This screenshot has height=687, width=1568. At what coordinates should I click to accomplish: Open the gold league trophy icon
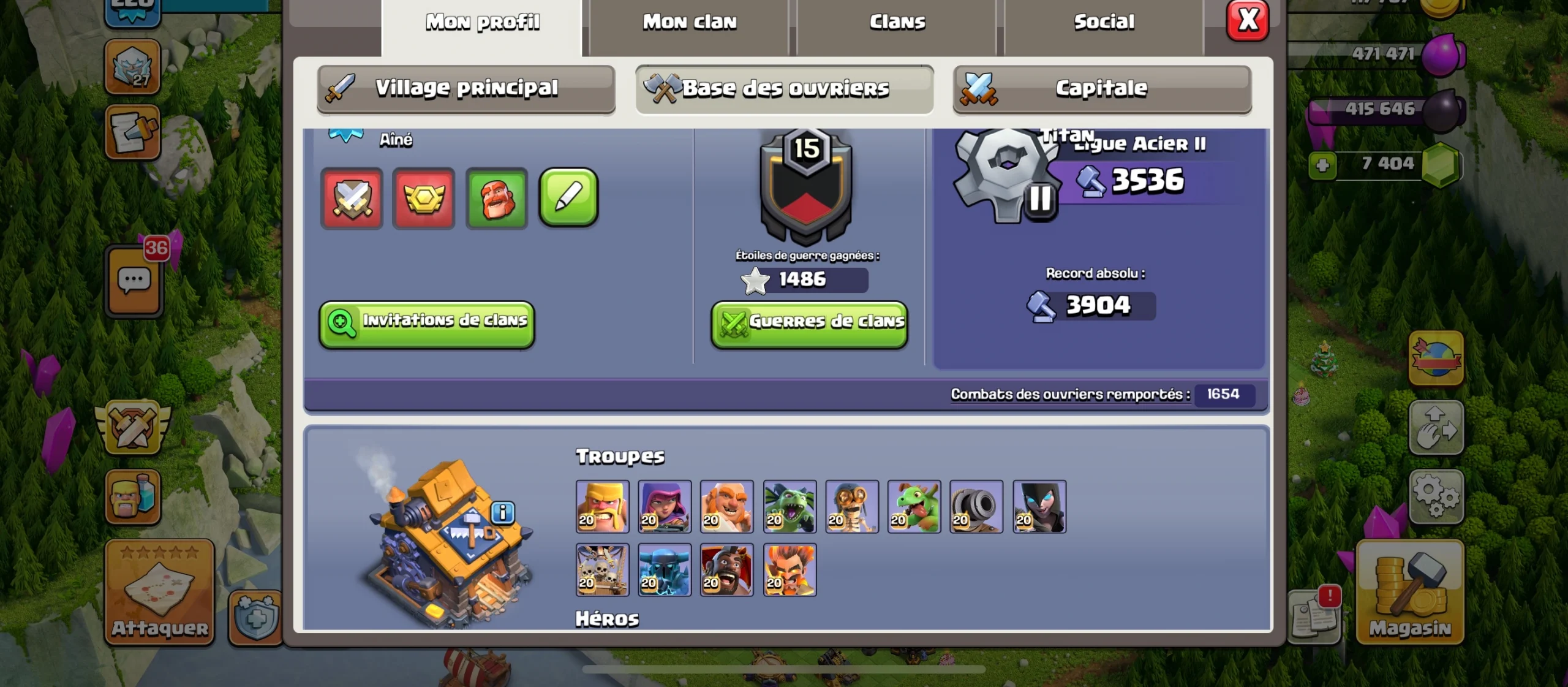coord(424,198)
